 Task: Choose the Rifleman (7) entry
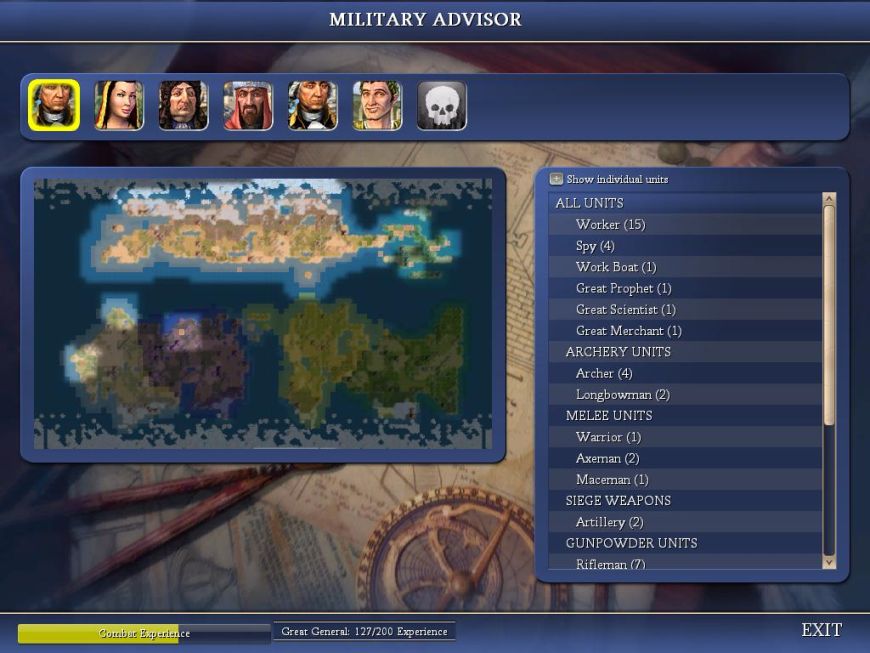click(610, 564)
